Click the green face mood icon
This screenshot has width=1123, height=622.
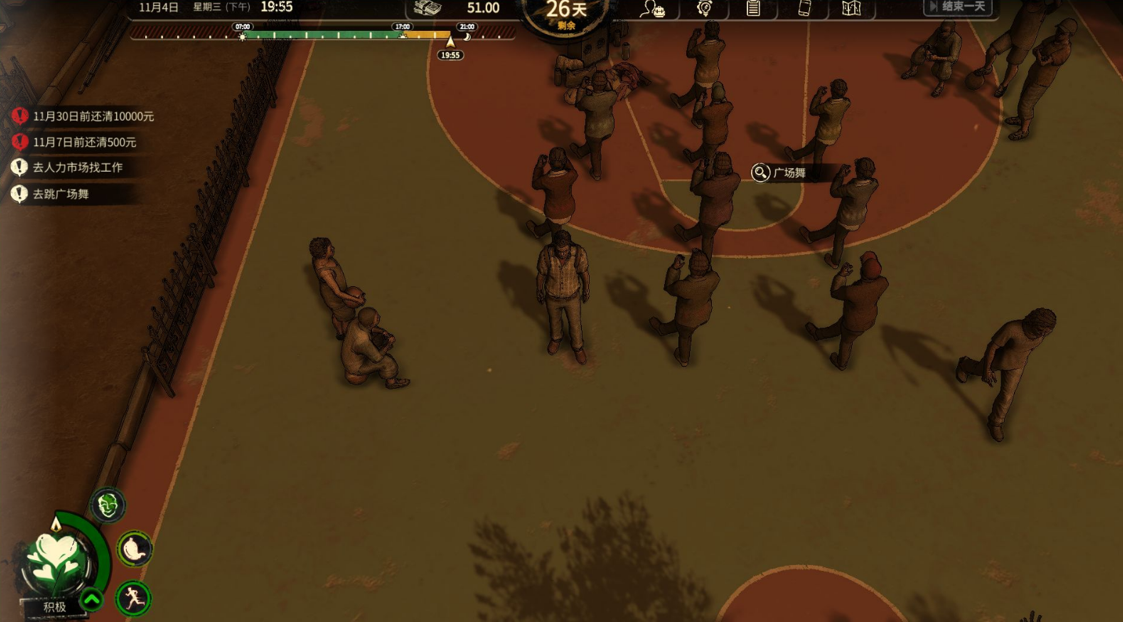[107, 505]
